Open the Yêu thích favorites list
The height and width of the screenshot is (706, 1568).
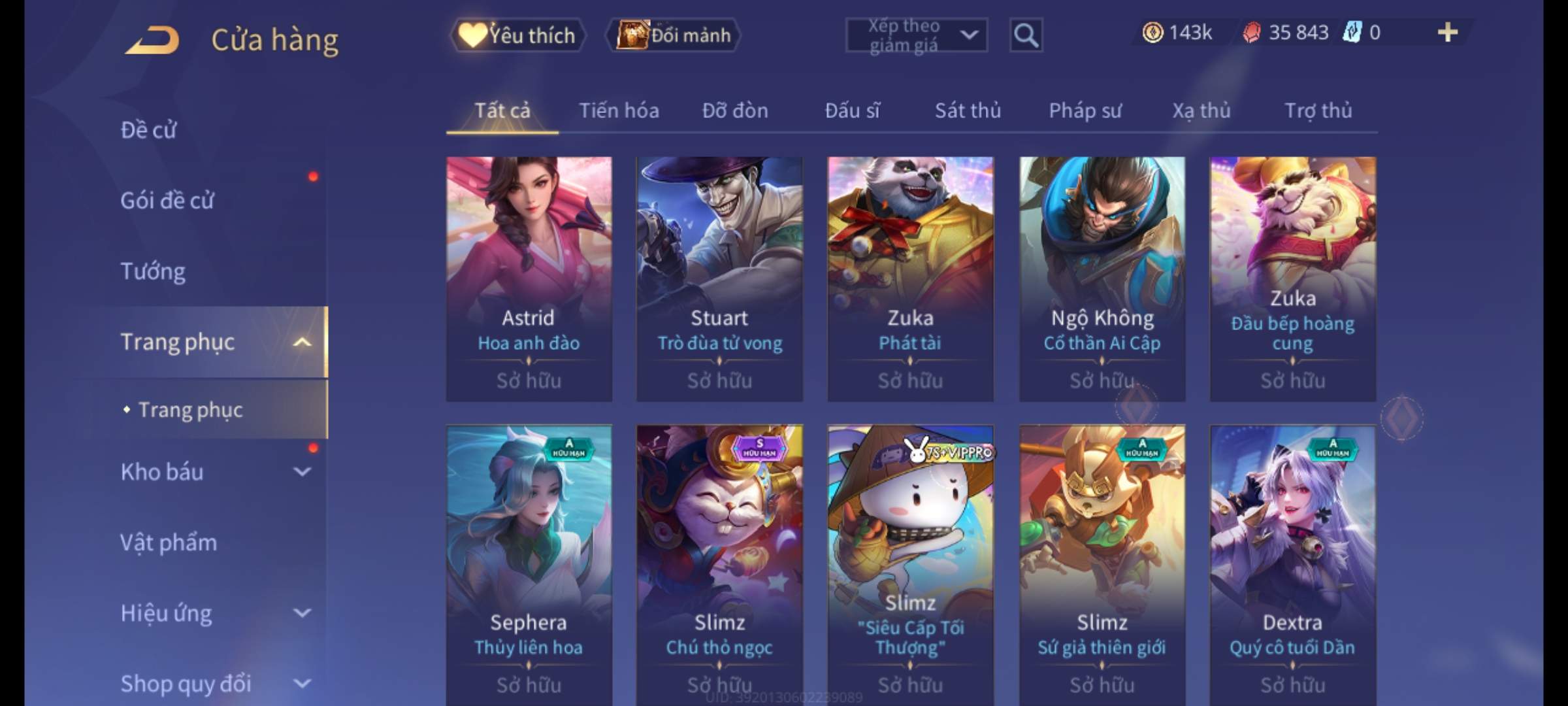[517, 35]
